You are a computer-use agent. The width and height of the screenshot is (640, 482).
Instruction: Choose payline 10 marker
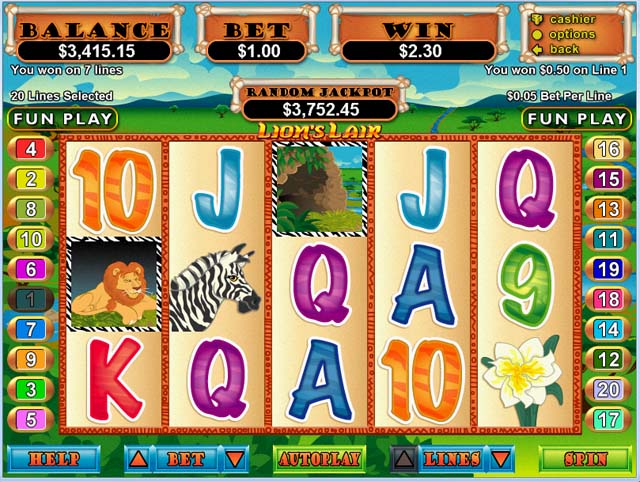coord(30,239)
